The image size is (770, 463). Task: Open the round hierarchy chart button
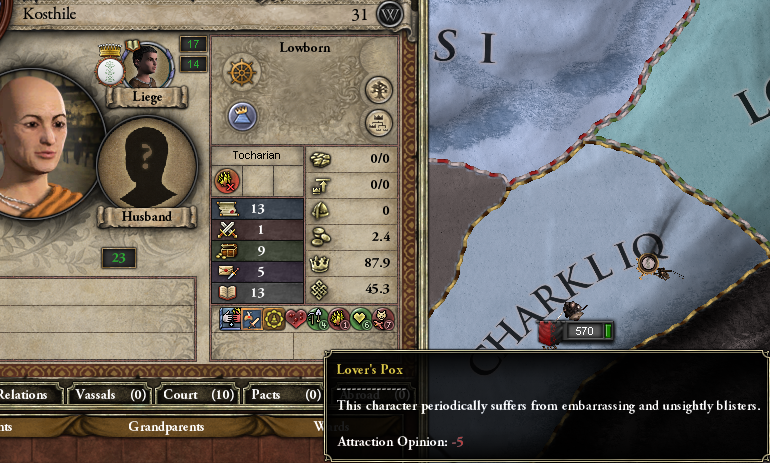(378, 122)
